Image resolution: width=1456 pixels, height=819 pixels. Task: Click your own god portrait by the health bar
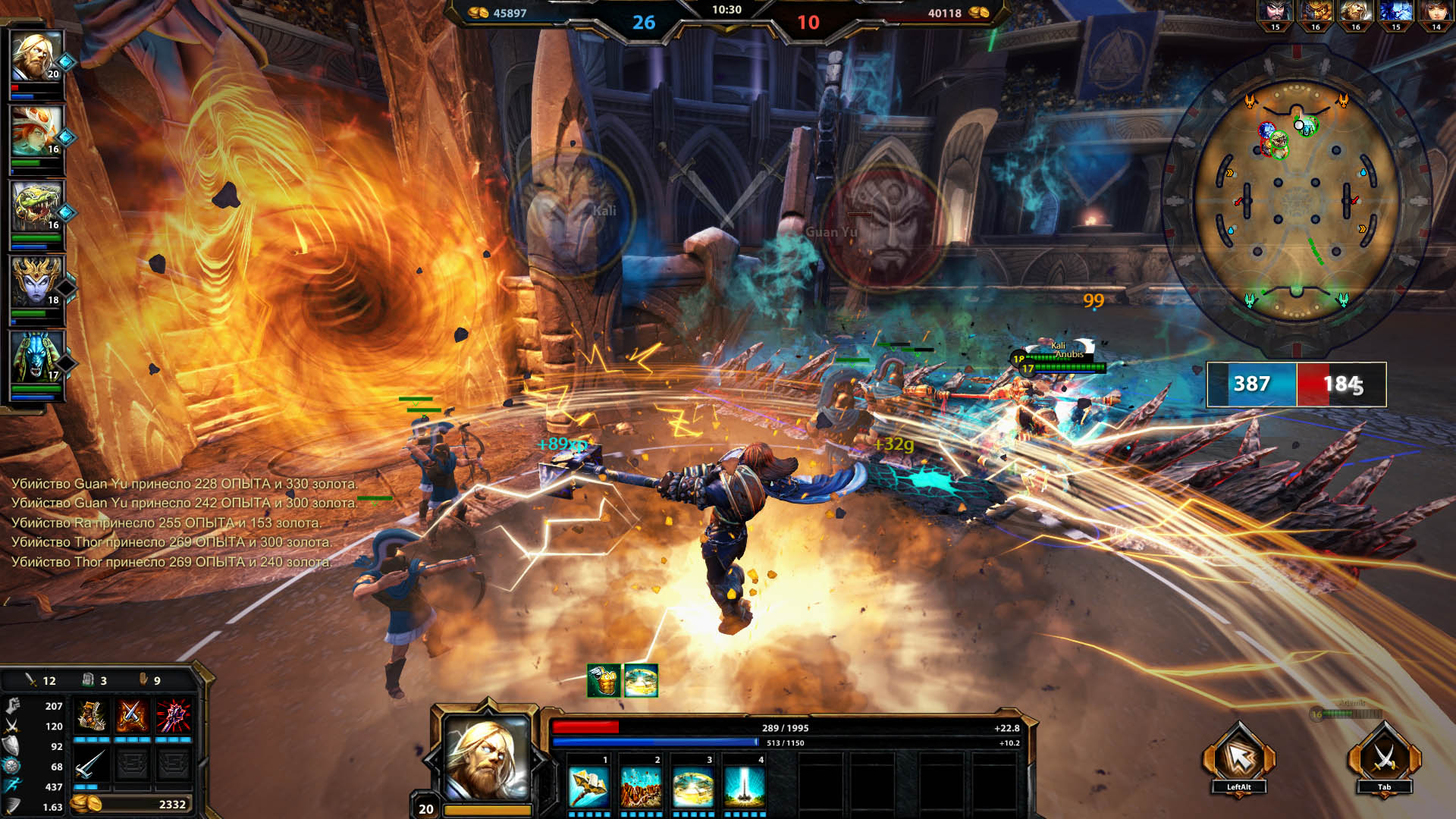pos(487,757)
